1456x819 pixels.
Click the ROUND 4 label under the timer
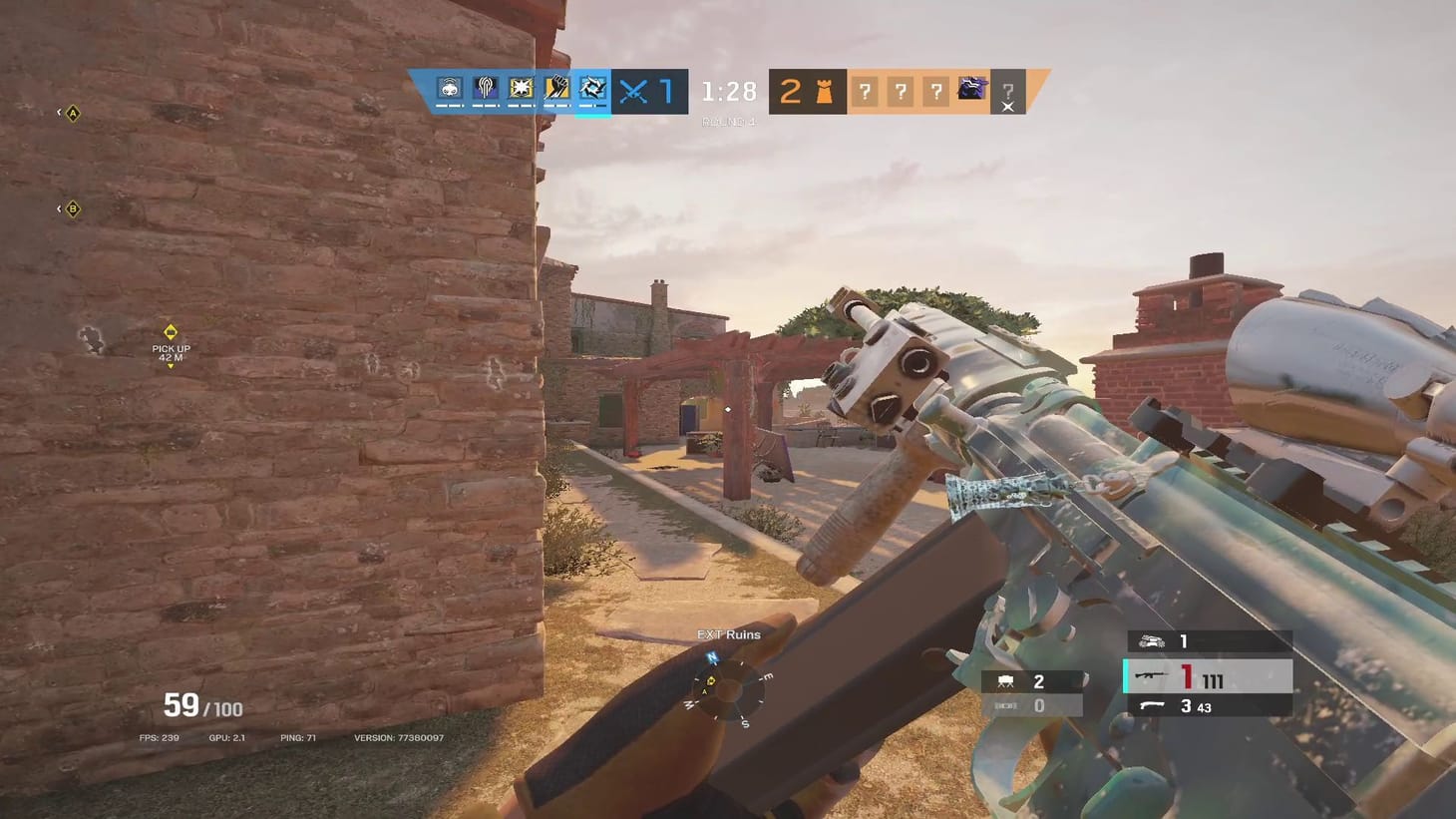(x=728, y=120)
